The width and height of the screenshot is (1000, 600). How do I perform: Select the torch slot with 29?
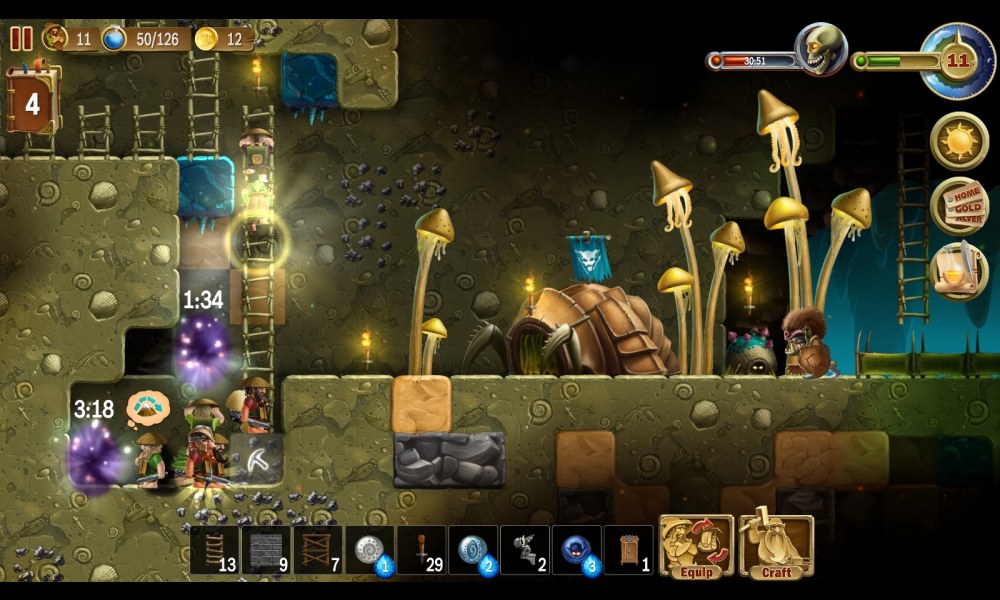click(422, 550)
